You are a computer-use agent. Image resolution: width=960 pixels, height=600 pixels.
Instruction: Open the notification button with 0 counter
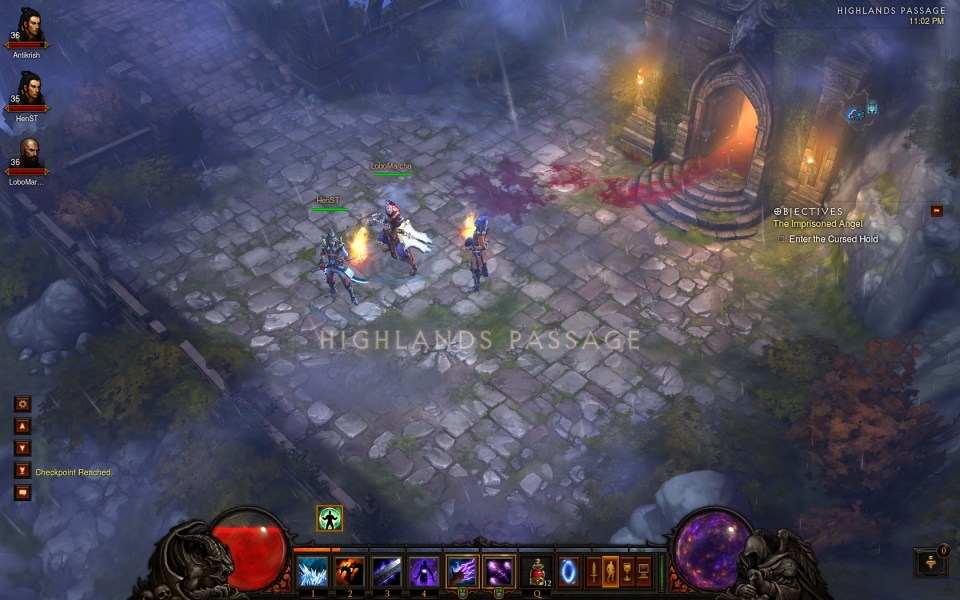930,562
